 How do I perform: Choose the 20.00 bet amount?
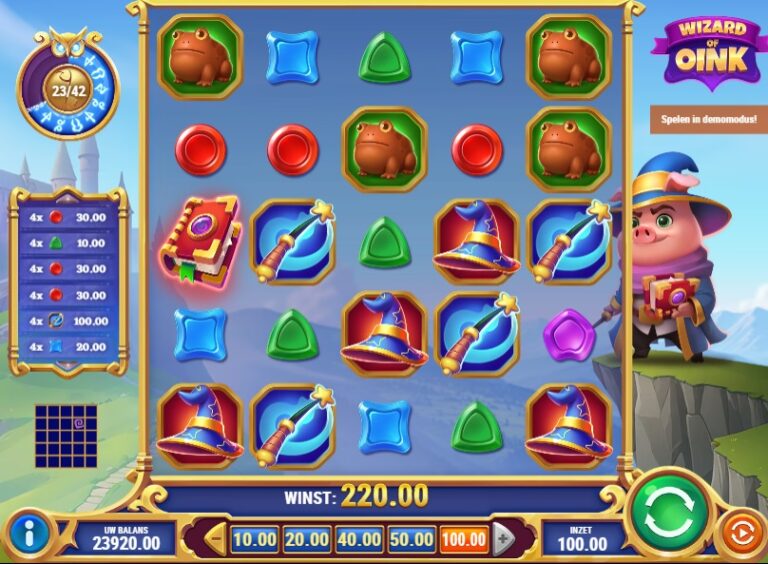tap(306, 540)
